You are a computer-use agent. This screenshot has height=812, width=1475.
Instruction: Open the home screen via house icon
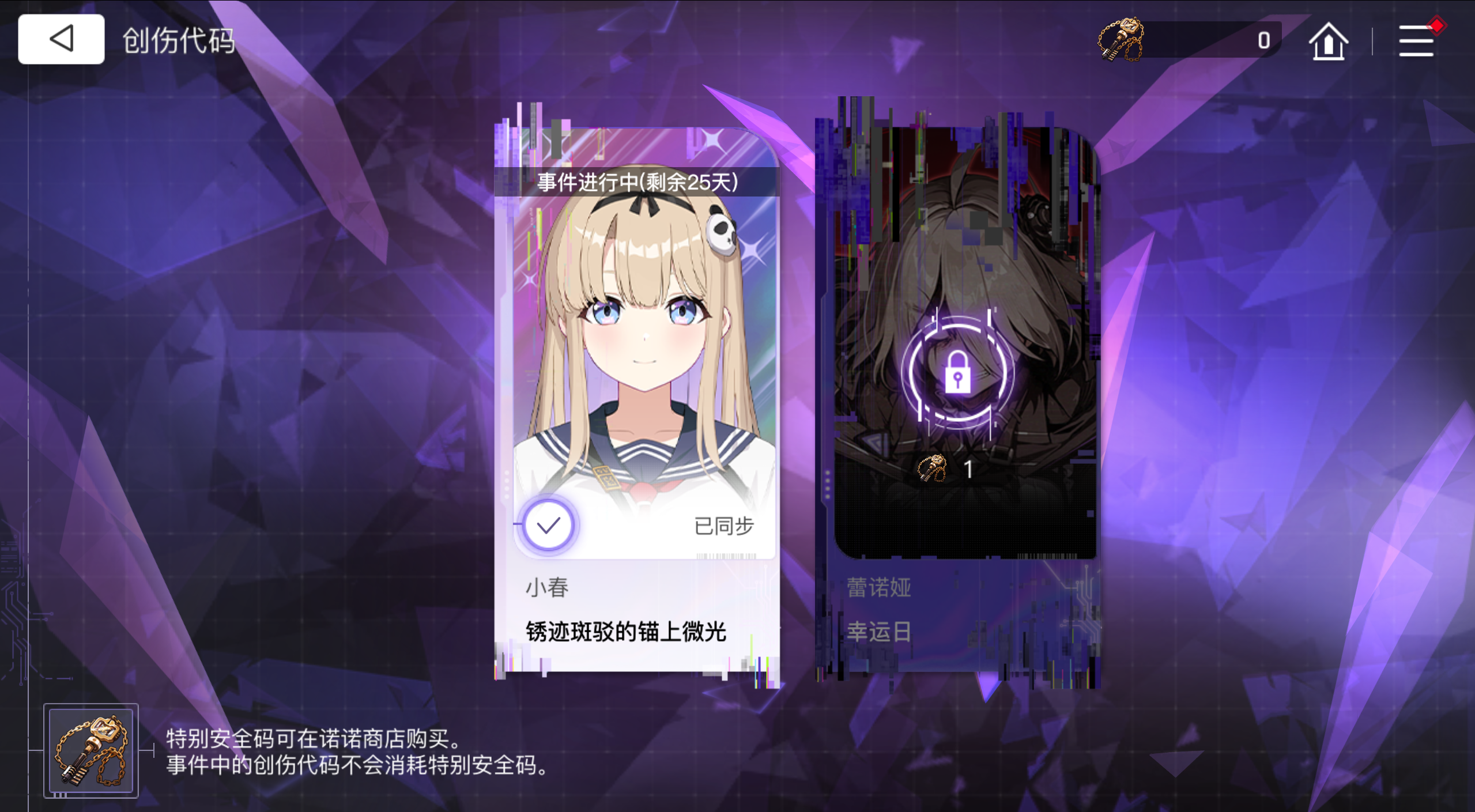coord(1328,40)
